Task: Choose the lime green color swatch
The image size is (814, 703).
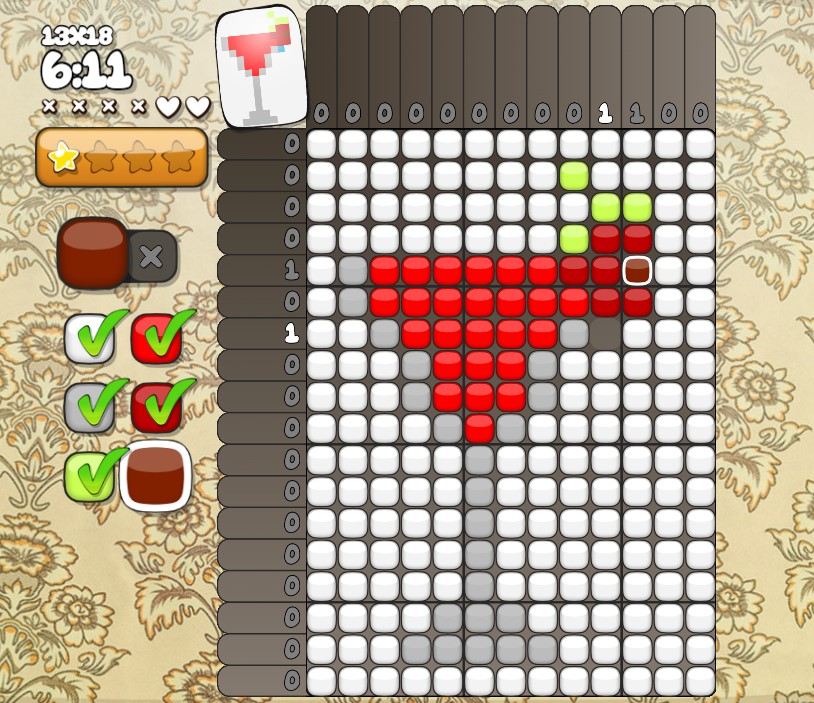Action: click(x=88, y=476)
